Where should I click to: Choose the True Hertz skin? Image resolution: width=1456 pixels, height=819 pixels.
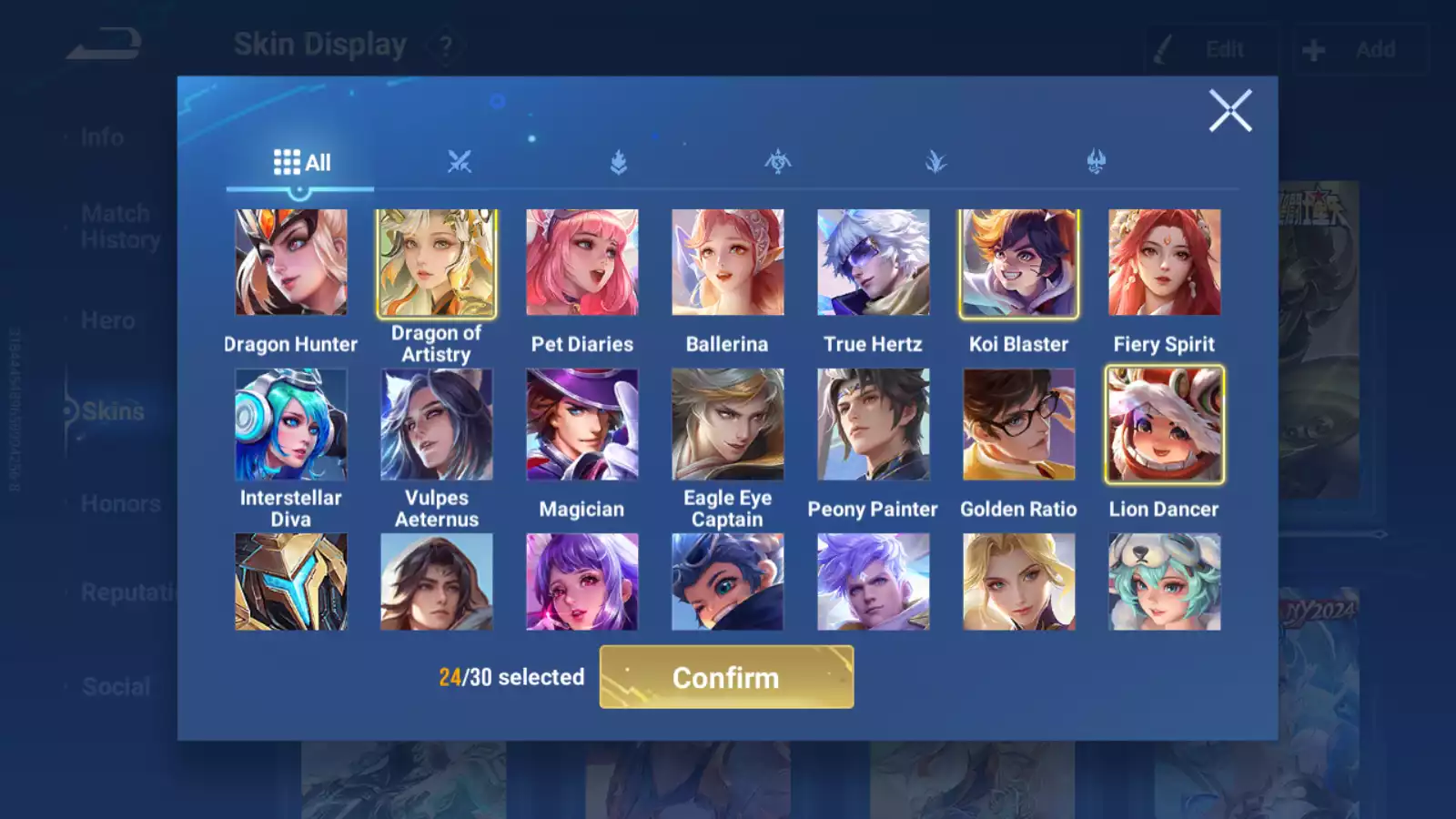pos(874,262)
